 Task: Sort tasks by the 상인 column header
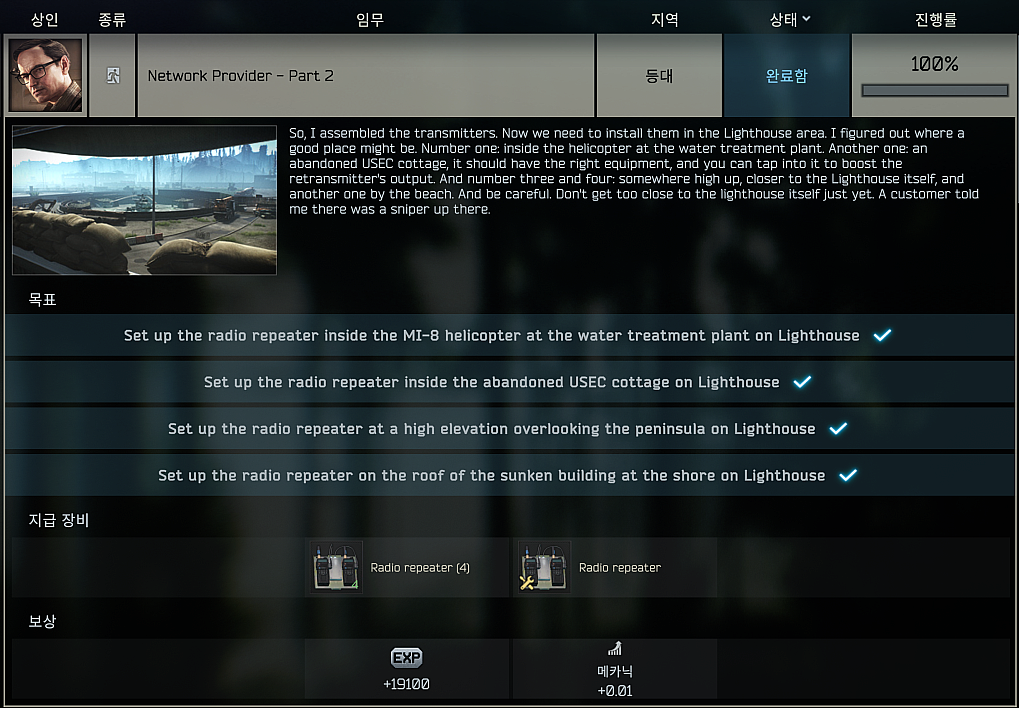click(45, 19)
